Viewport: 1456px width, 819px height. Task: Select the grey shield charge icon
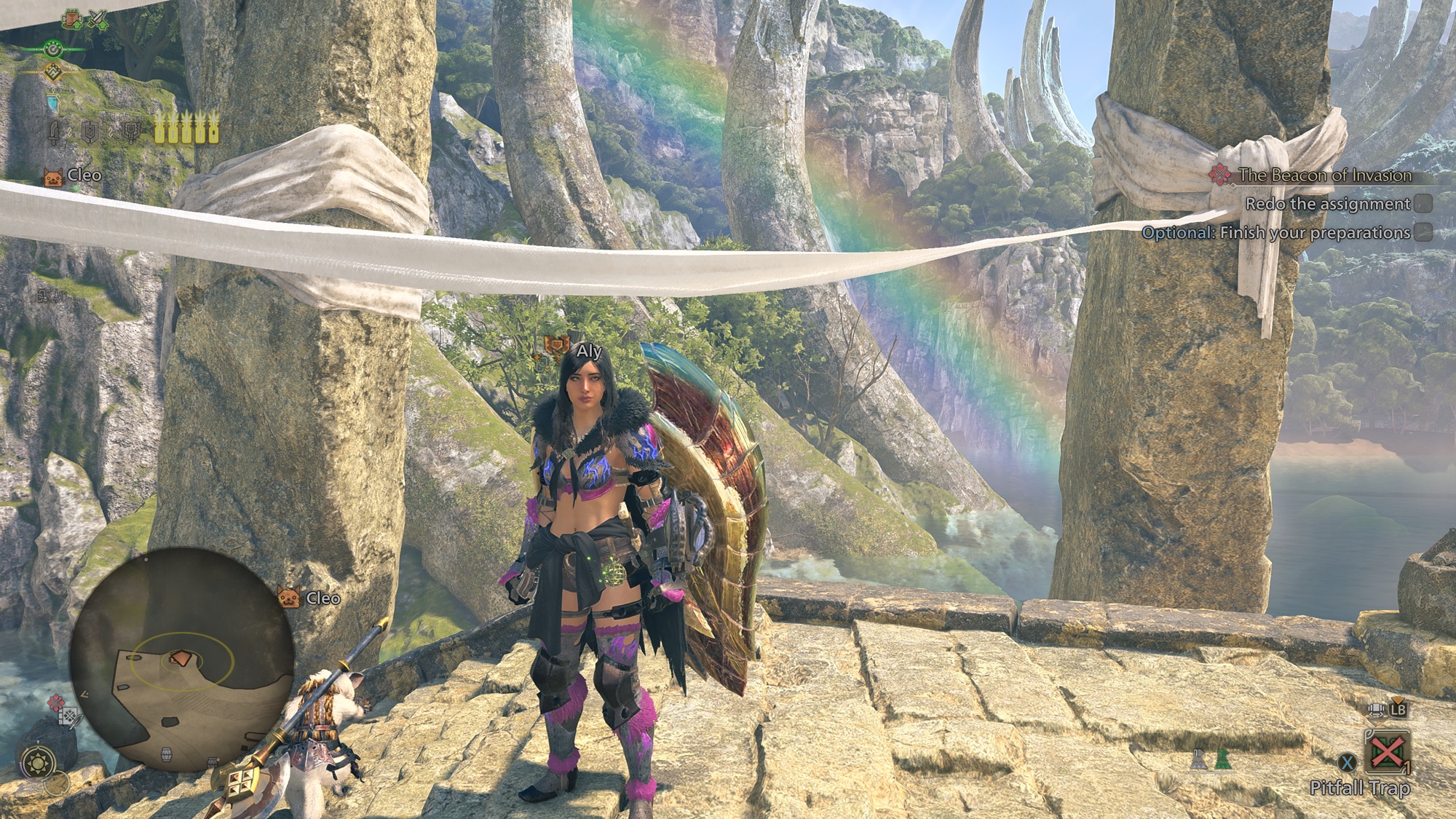(90, 132)
